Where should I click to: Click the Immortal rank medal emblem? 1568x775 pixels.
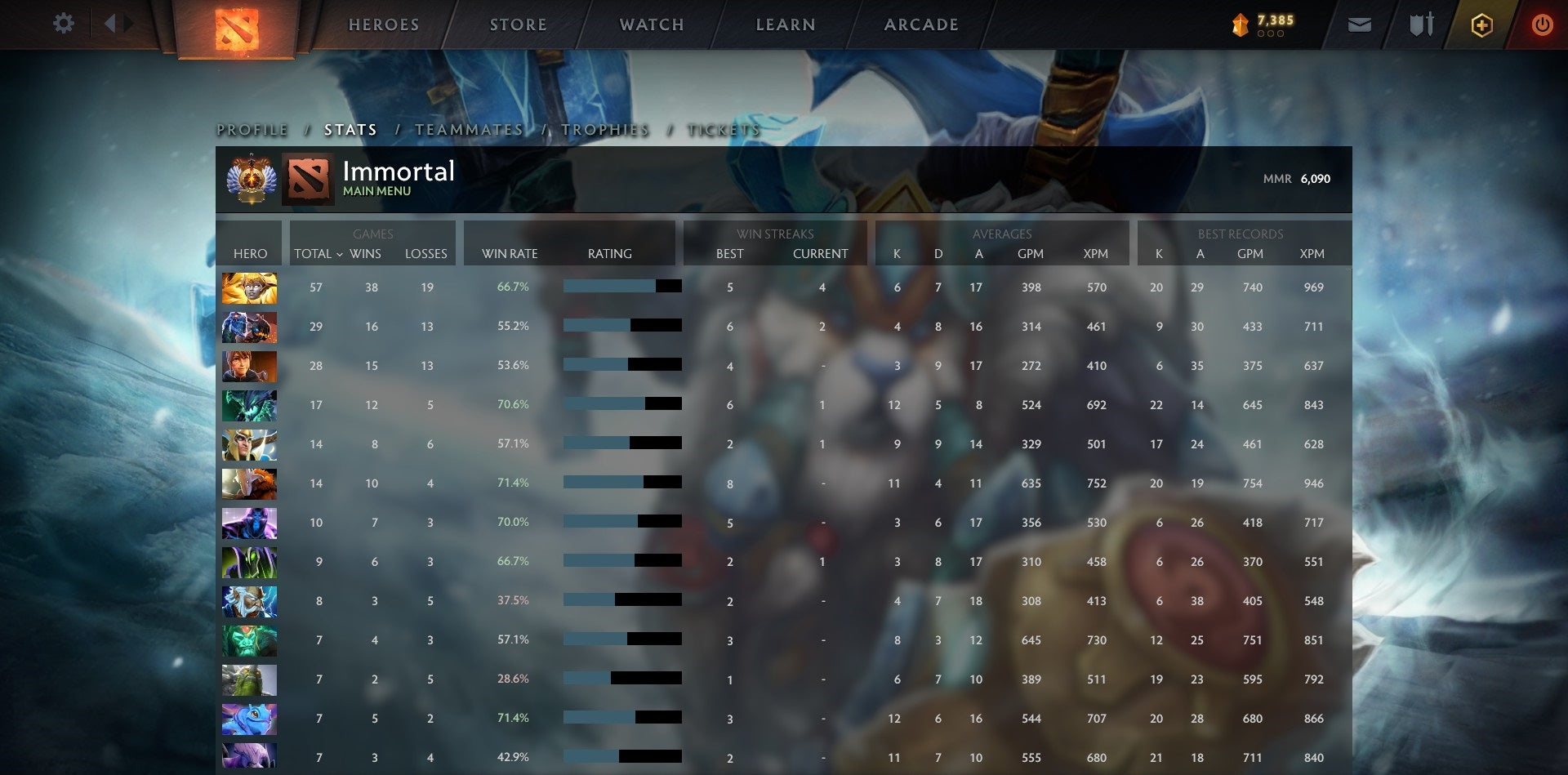(x=254, y=179)
